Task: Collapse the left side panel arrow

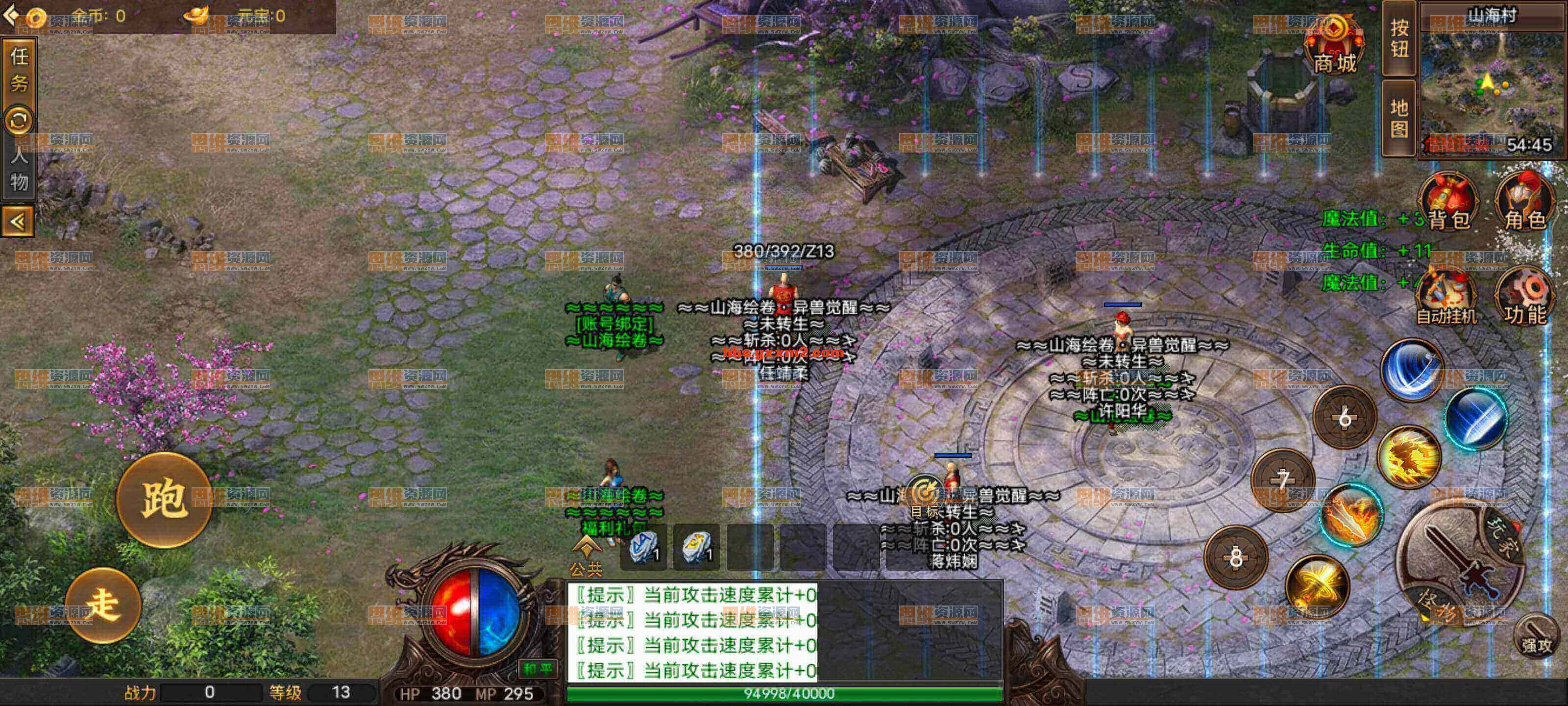Action: click(x=18, y=221)
